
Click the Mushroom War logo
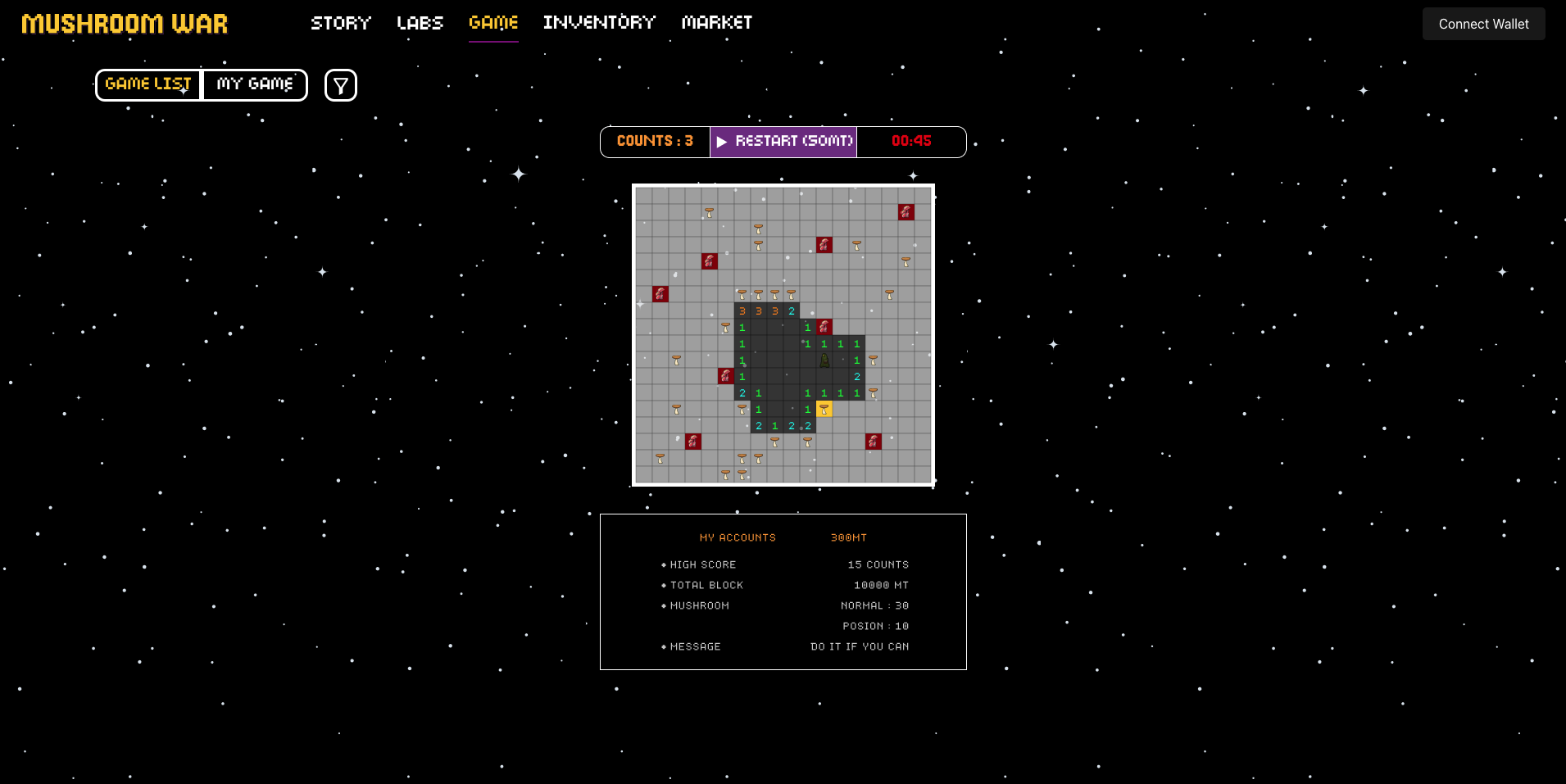pos(125,24)
